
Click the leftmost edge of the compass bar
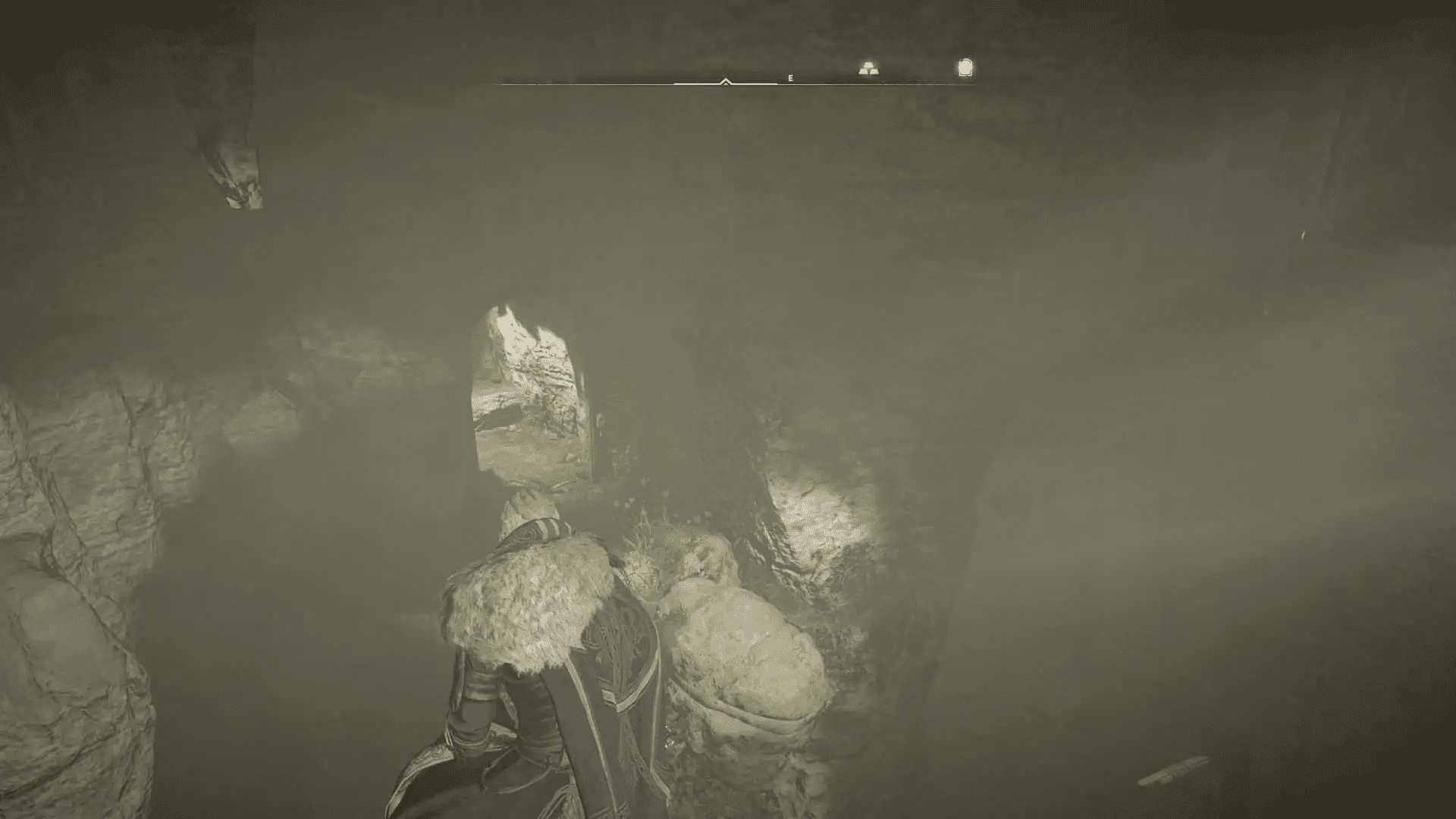click(504, 83)
